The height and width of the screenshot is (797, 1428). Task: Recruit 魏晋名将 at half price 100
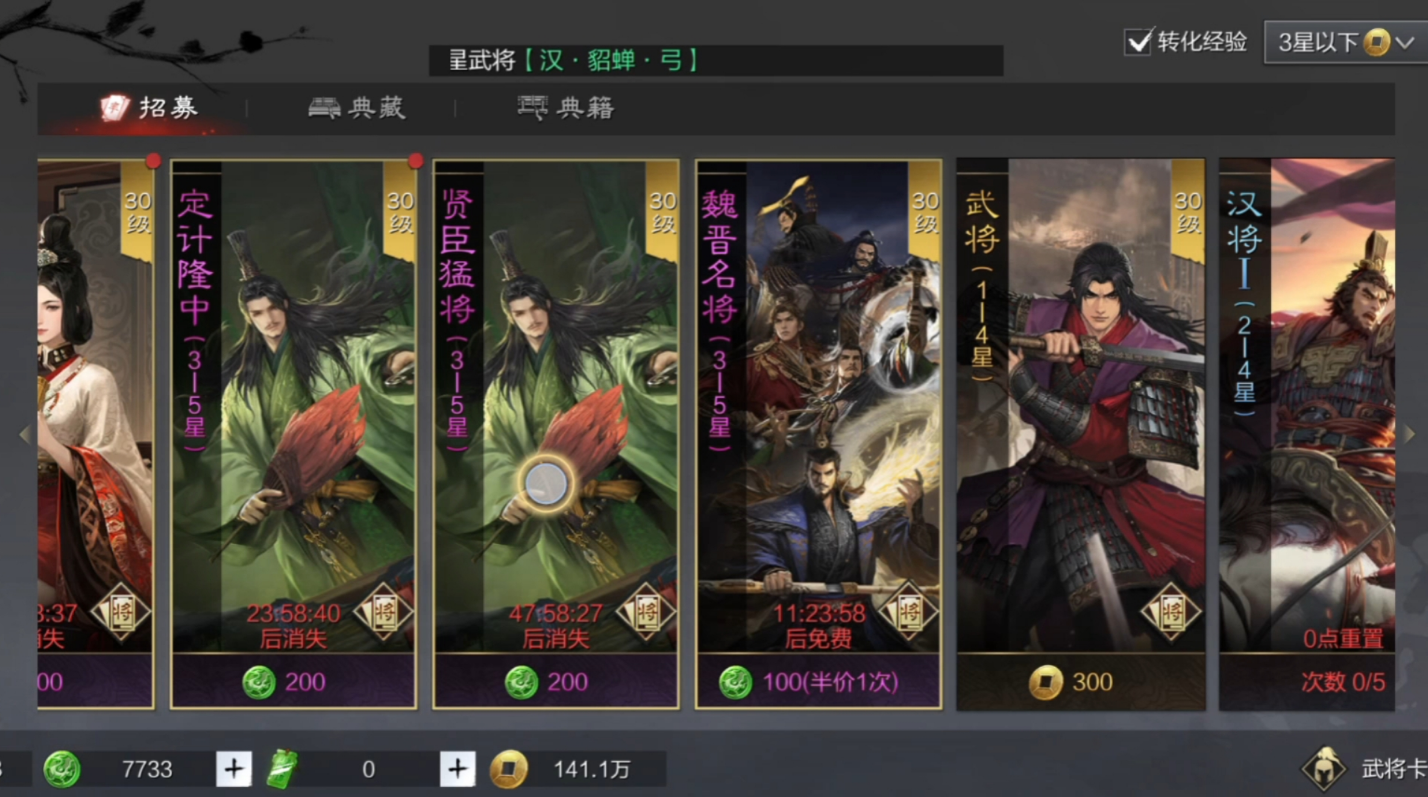(x=818, y=682)
